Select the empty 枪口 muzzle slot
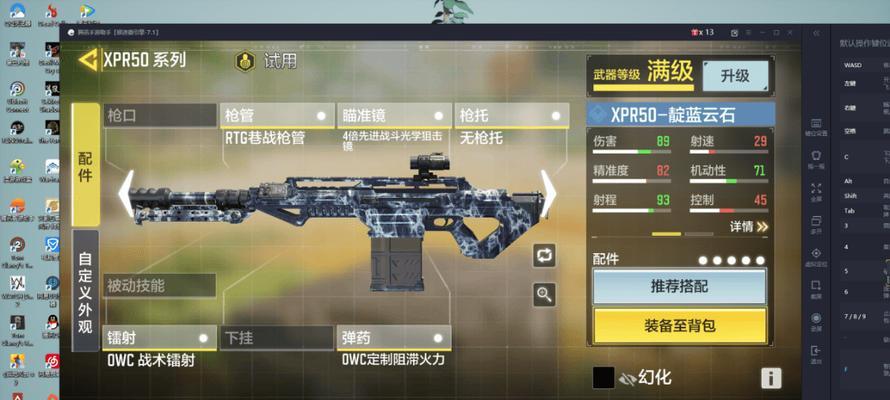The image size is (890, 400). click(x=160, y=115)
